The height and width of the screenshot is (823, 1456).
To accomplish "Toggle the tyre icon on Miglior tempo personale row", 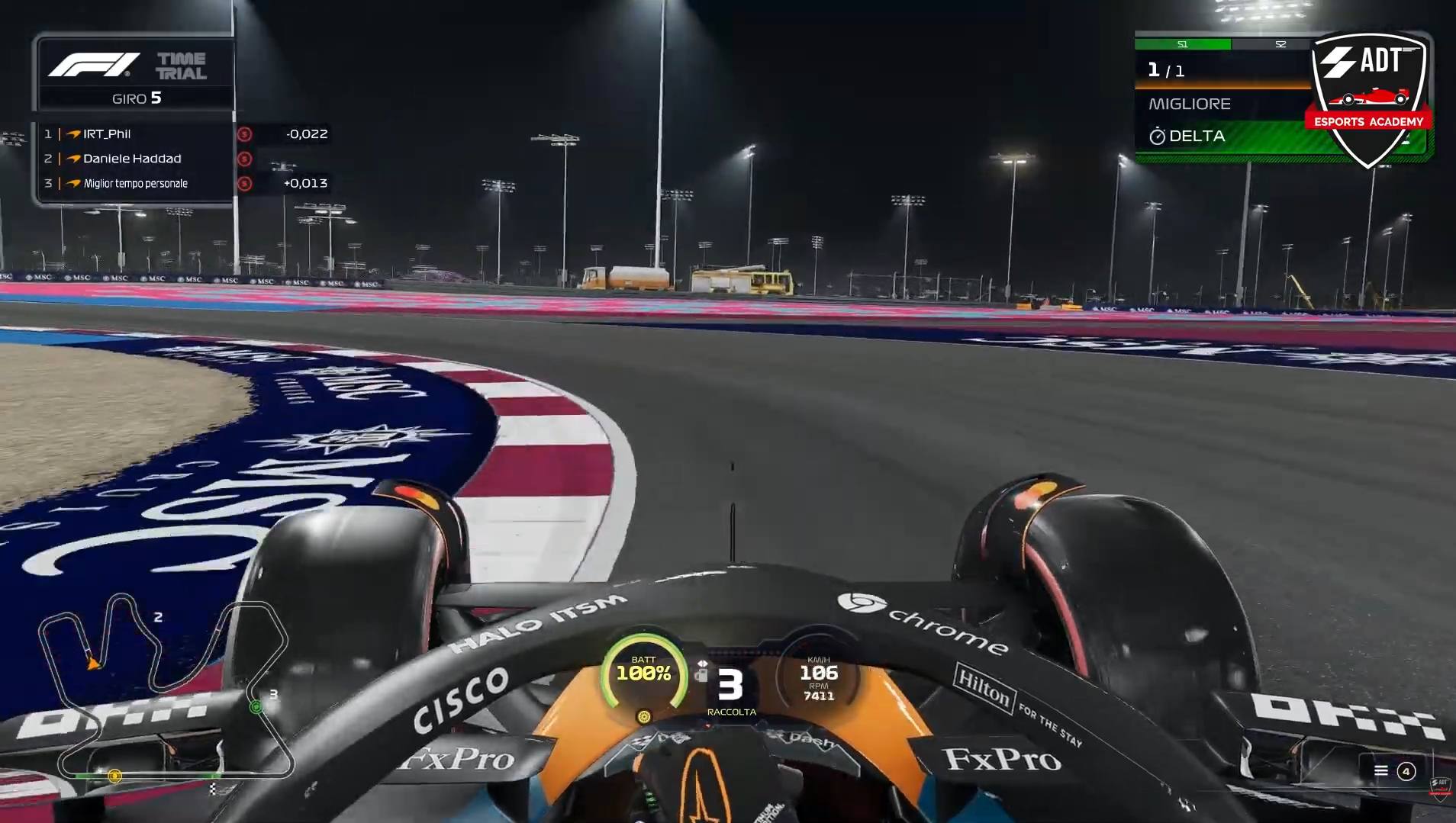I will 244,183.
